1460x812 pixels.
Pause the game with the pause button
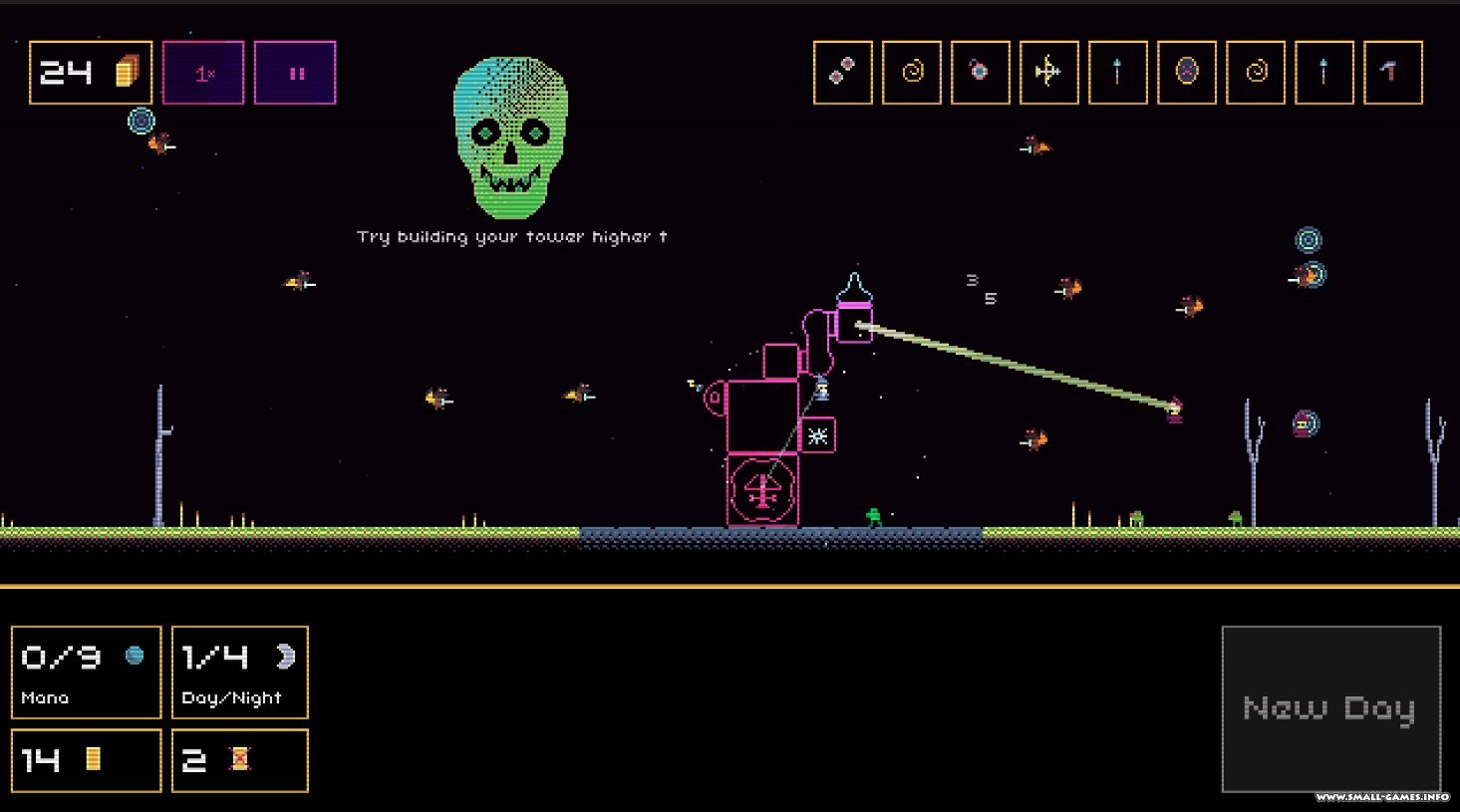295,73
